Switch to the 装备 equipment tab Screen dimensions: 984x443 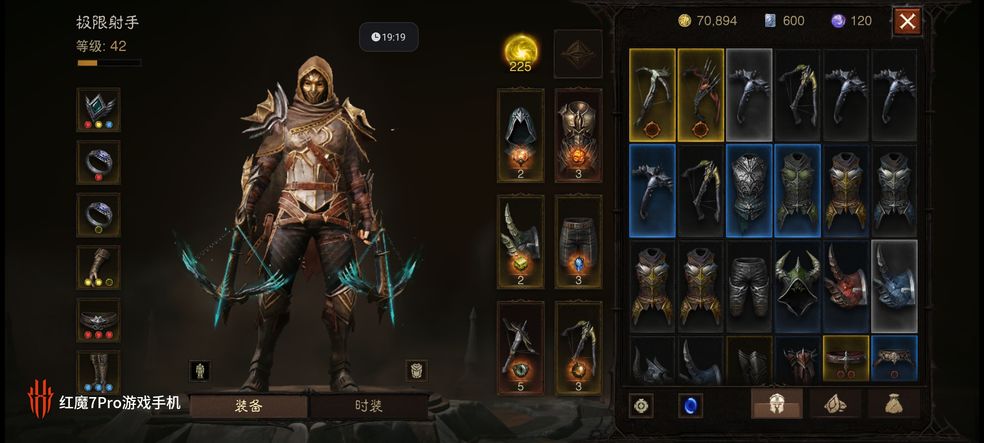(x=248, y=406)
